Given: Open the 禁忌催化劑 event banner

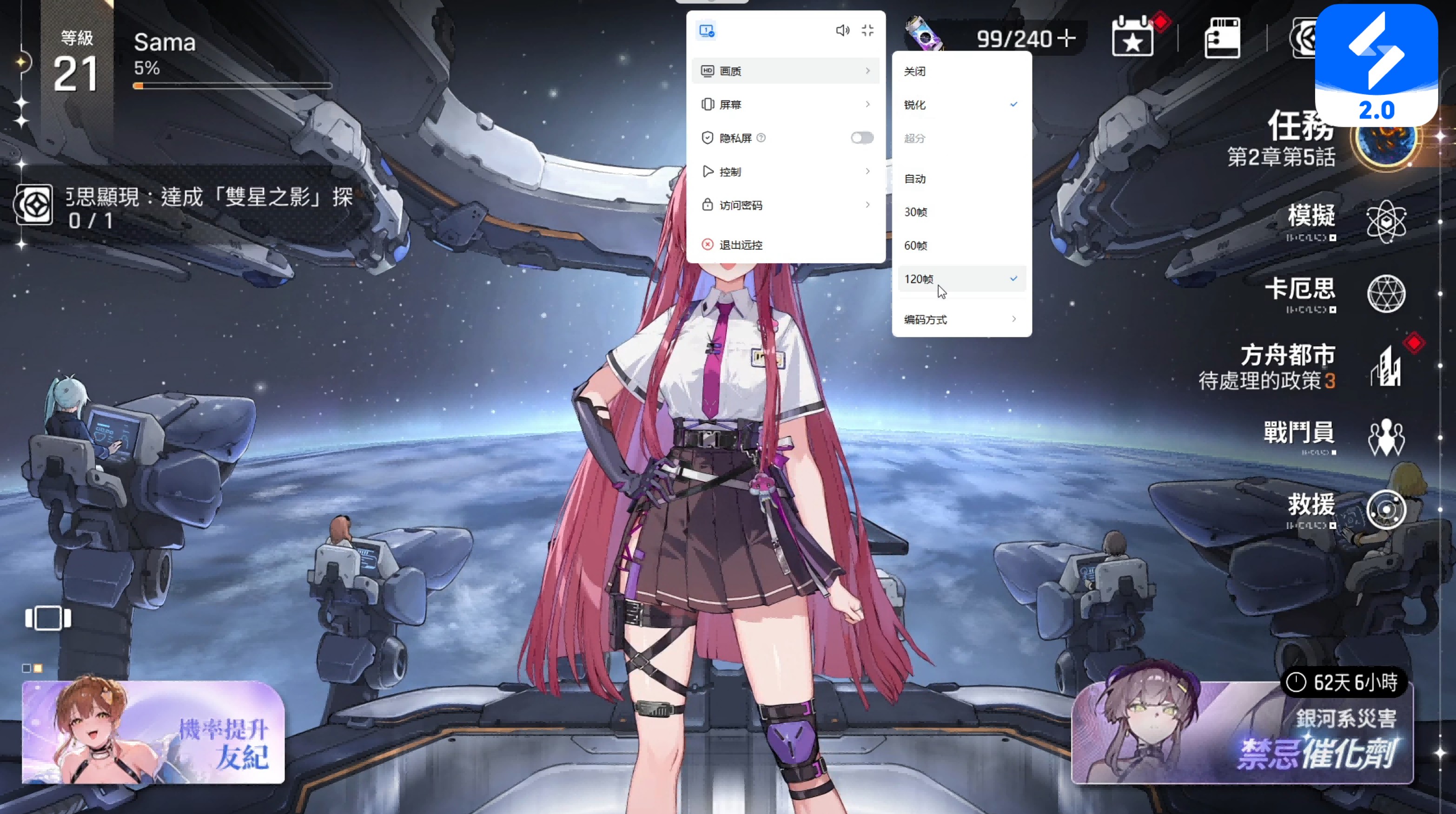Looking at the screenshot, I should click(1241, 733).
